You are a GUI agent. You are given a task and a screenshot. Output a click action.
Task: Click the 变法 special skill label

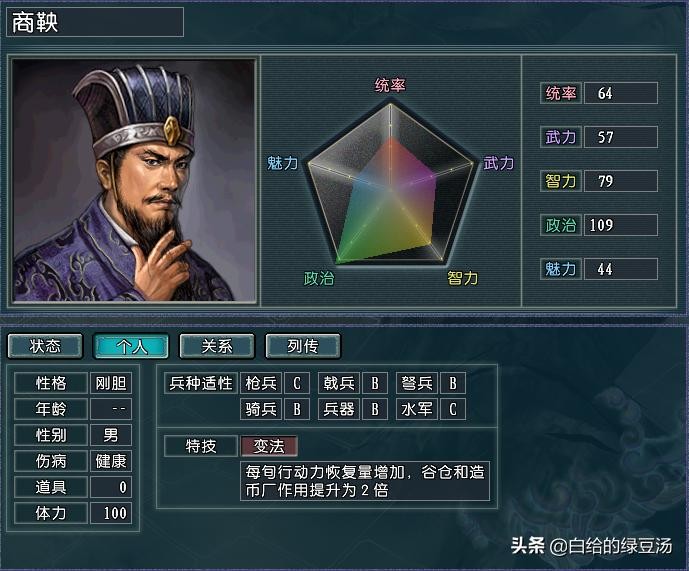click(269, 446)
